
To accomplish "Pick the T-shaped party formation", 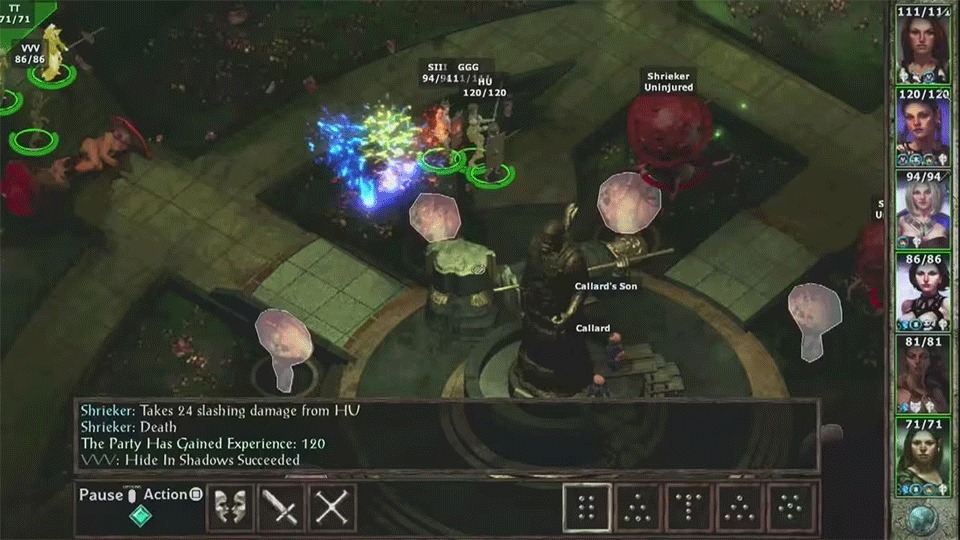I will point(691,508).
